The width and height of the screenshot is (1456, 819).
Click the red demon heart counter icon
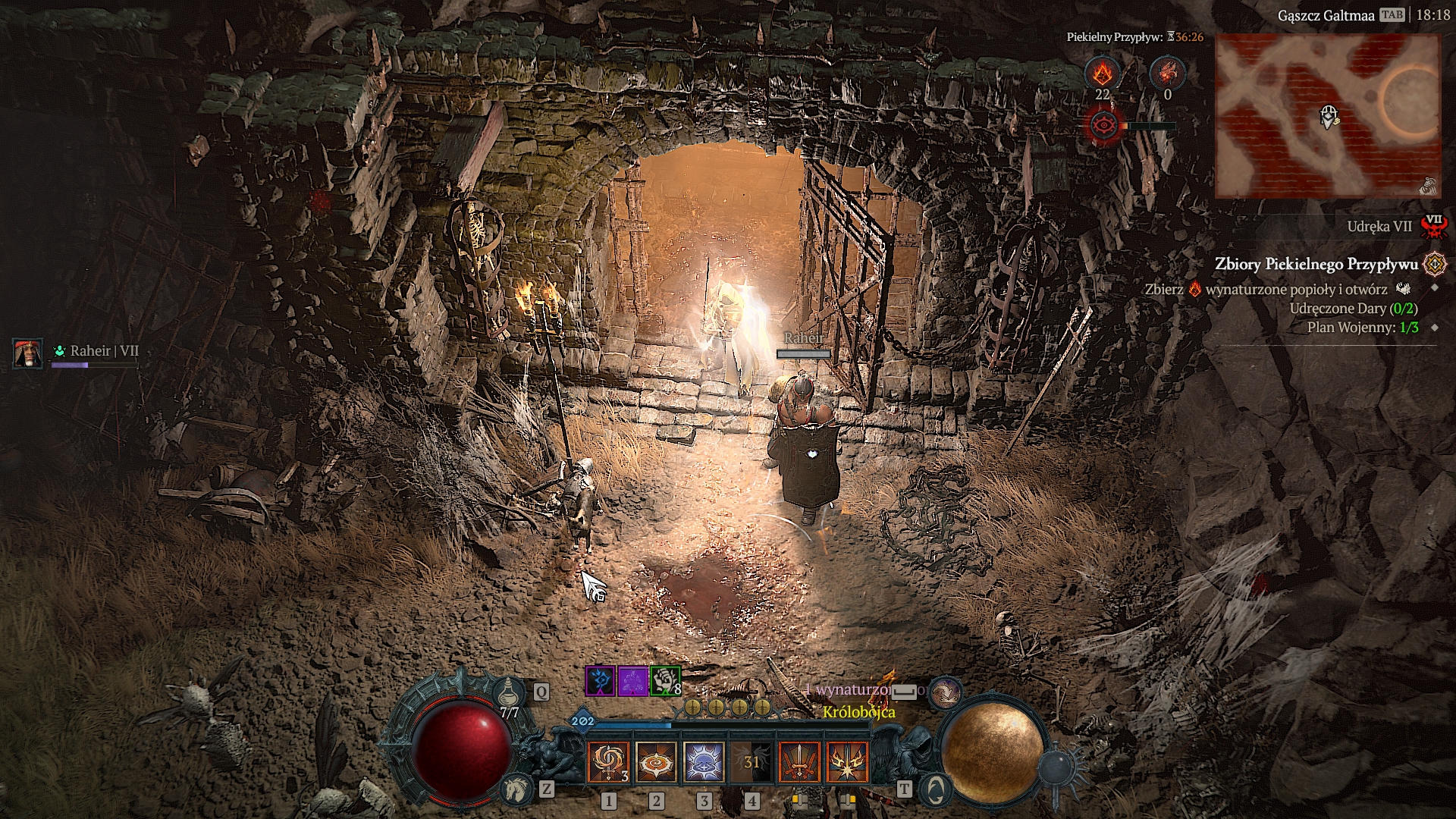(x=1167, y=74)
